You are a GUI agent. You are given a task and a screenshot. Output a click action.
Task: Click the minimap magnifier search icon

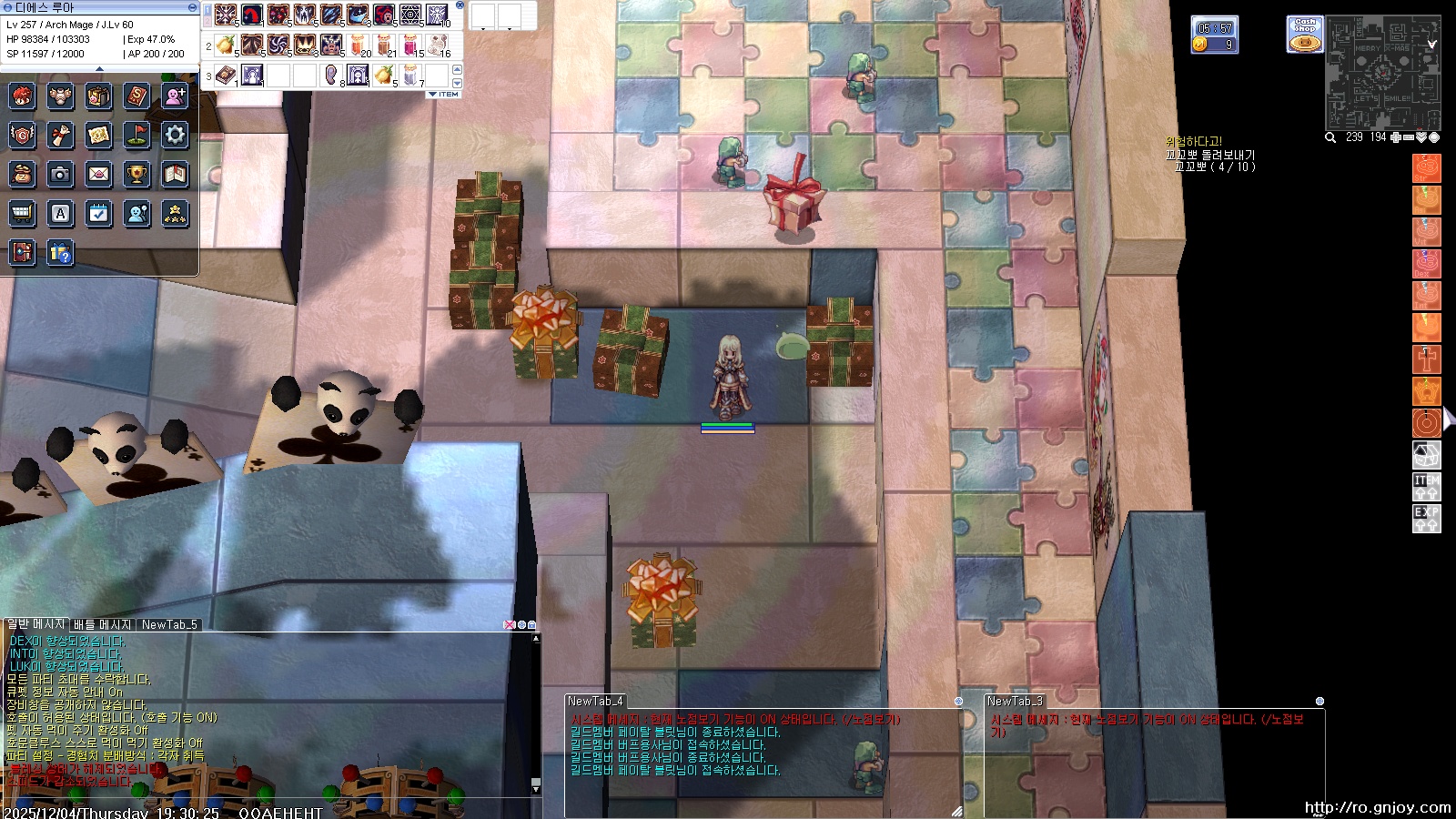1330,137
